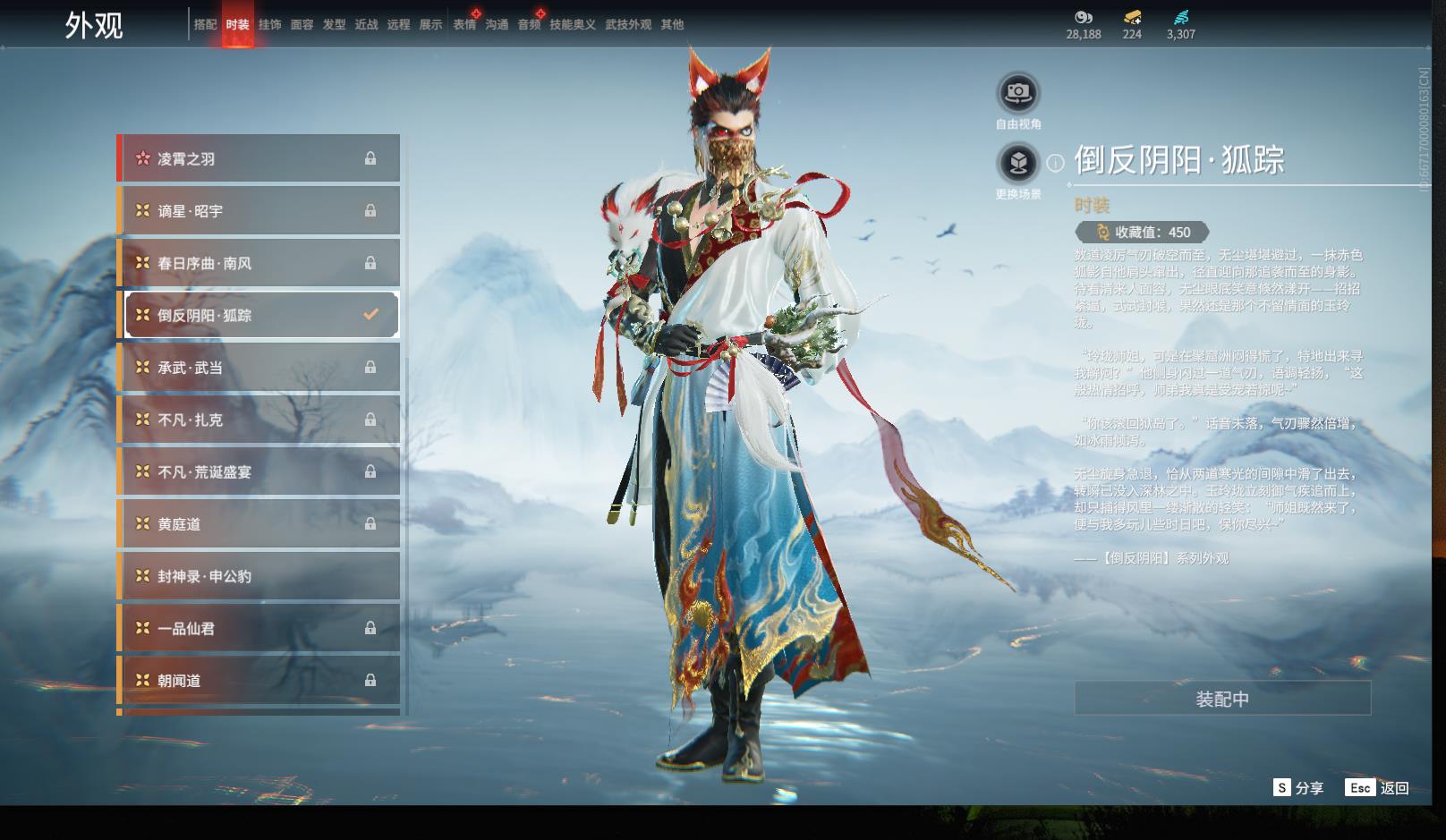Pick the 承武·武当 outfit
The height and width of the screenshot is (840, 1446).
pyautogui.click(x=259, y=368)
